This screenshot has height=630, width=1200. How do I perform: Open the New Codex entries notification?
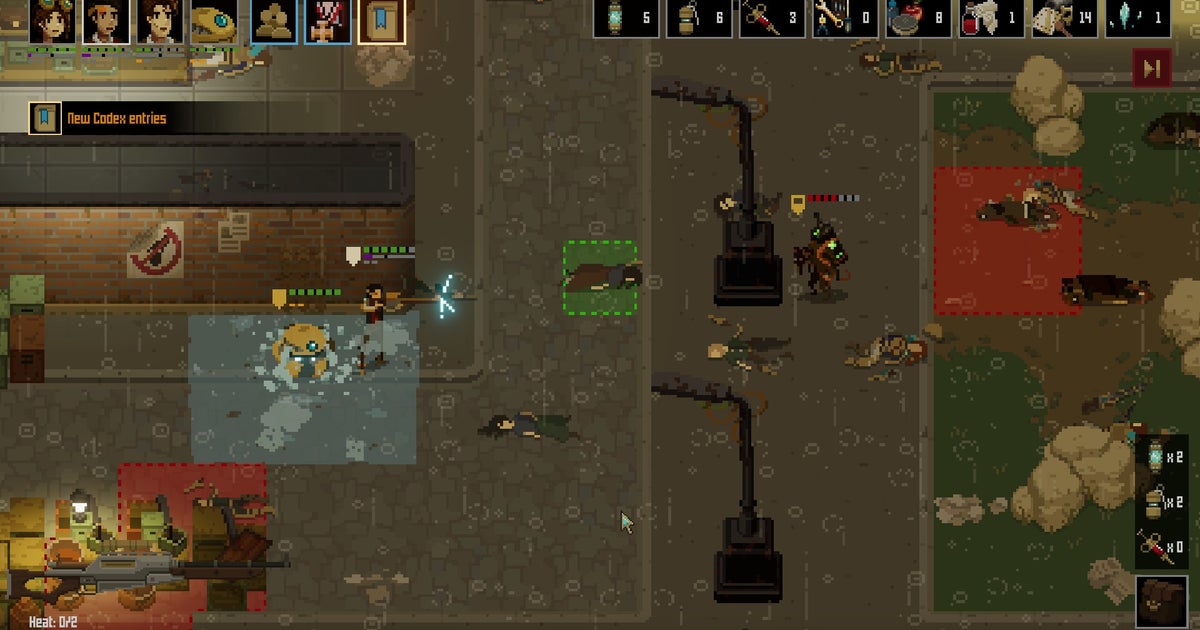(100, 119)
